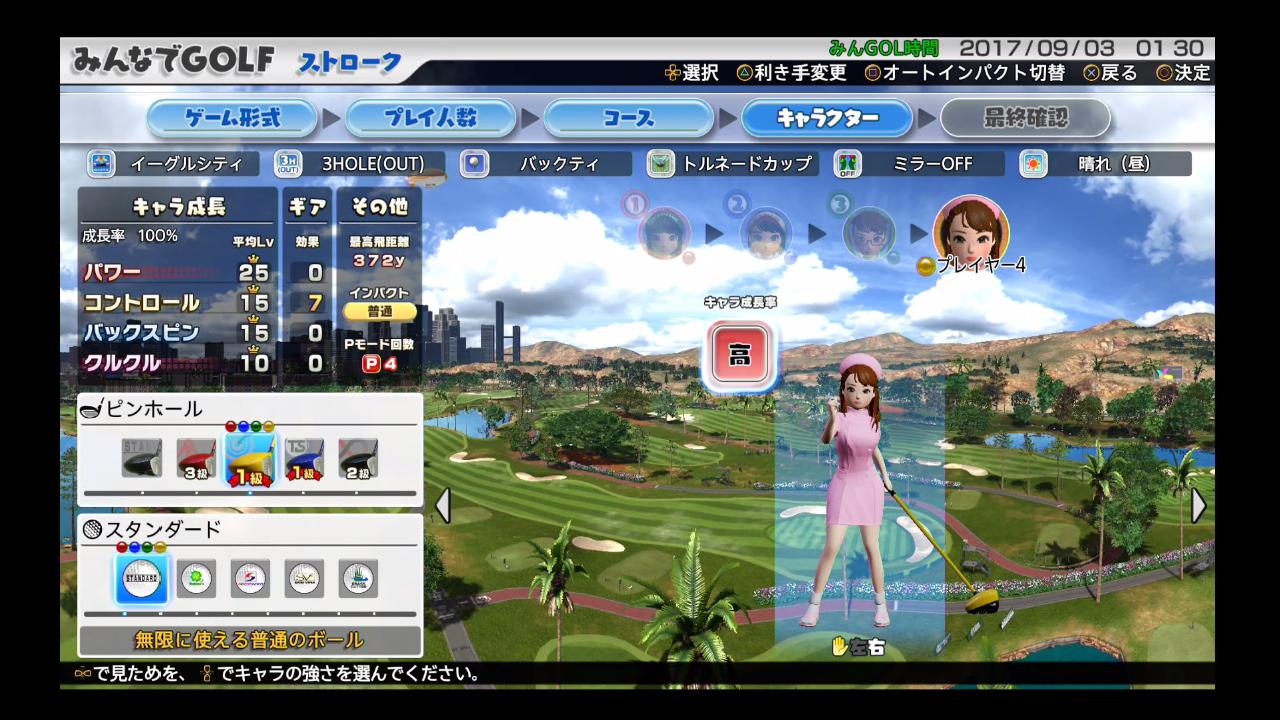Screen dimensions: 1280x720
Task: Select the grass and water golf ball
Action: 358,579
